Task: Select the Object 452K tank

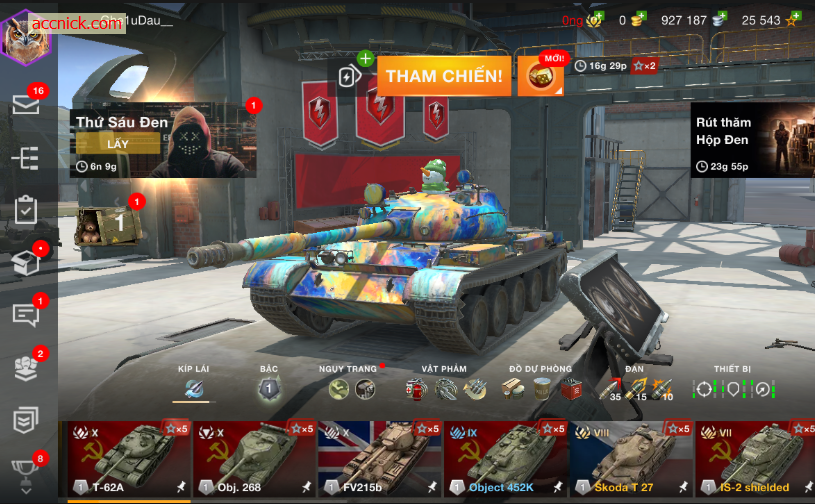Action: pos(505,459)
